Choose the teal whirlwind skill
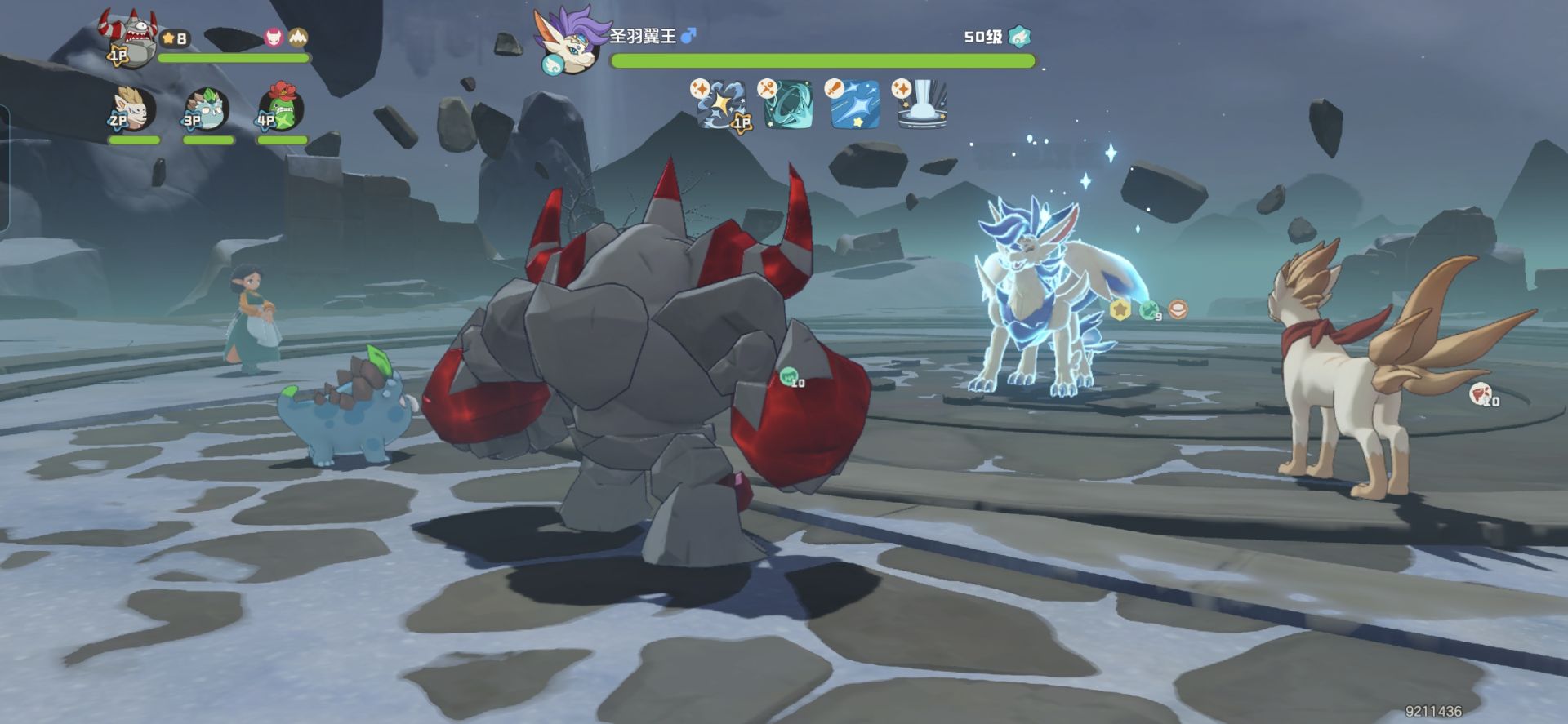Screen dimensions: 1568x724 tap(788, 104)
